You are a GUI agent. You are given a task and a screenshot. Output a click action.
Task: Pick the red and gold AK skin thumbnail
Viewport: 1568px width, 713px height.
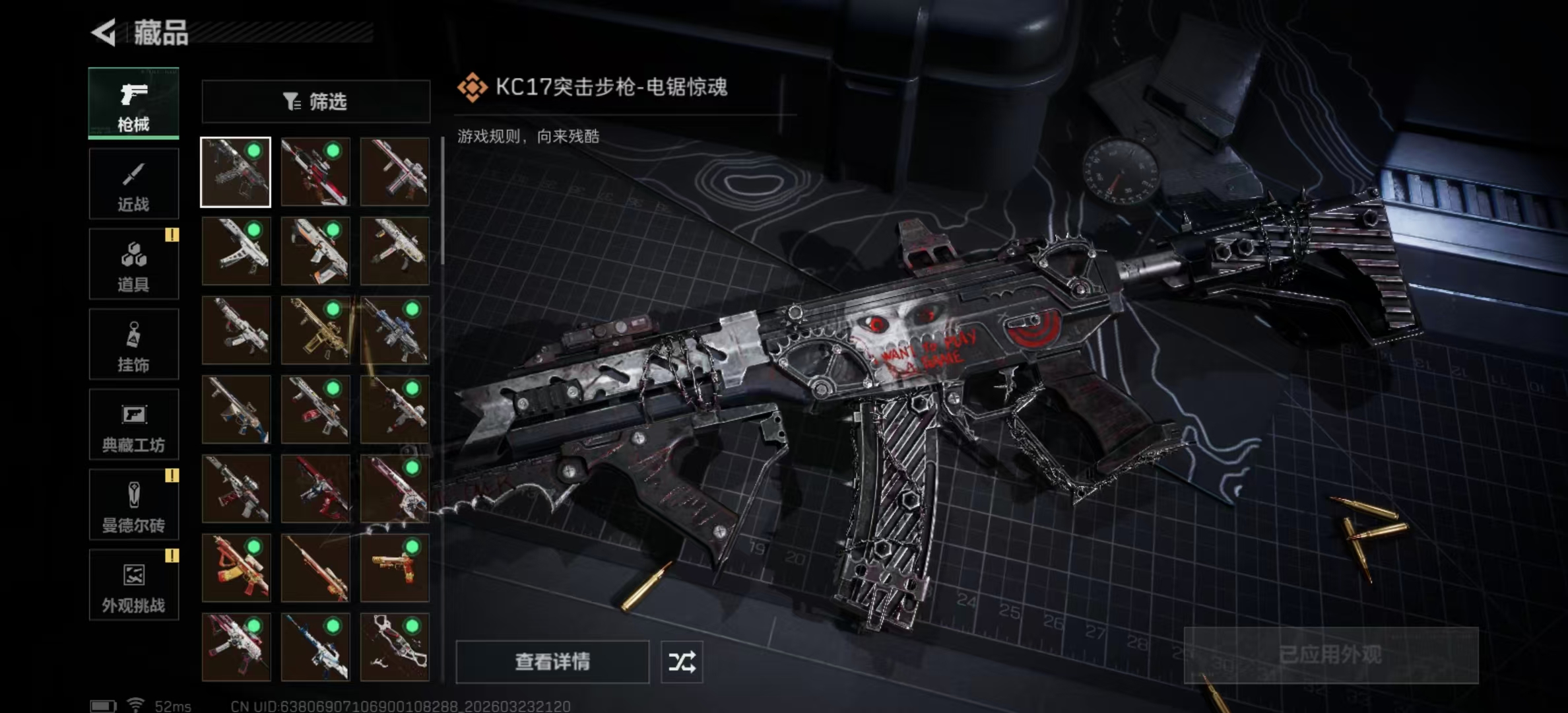[236, 568]
